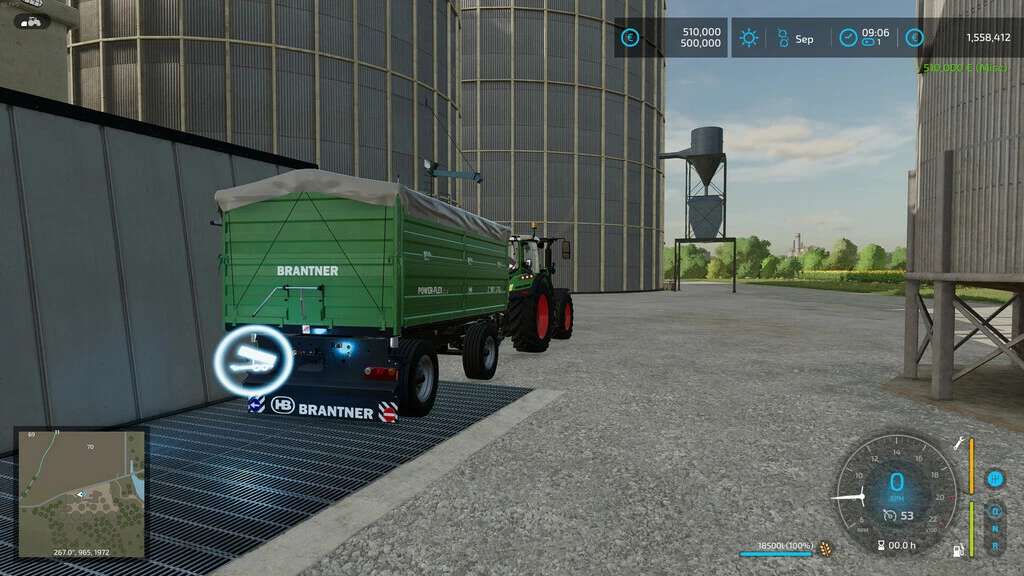Image resolution: width=1024 pixels, height=576 pixels.
Task: Select the fuel pump icon
Action: point(959,549)
